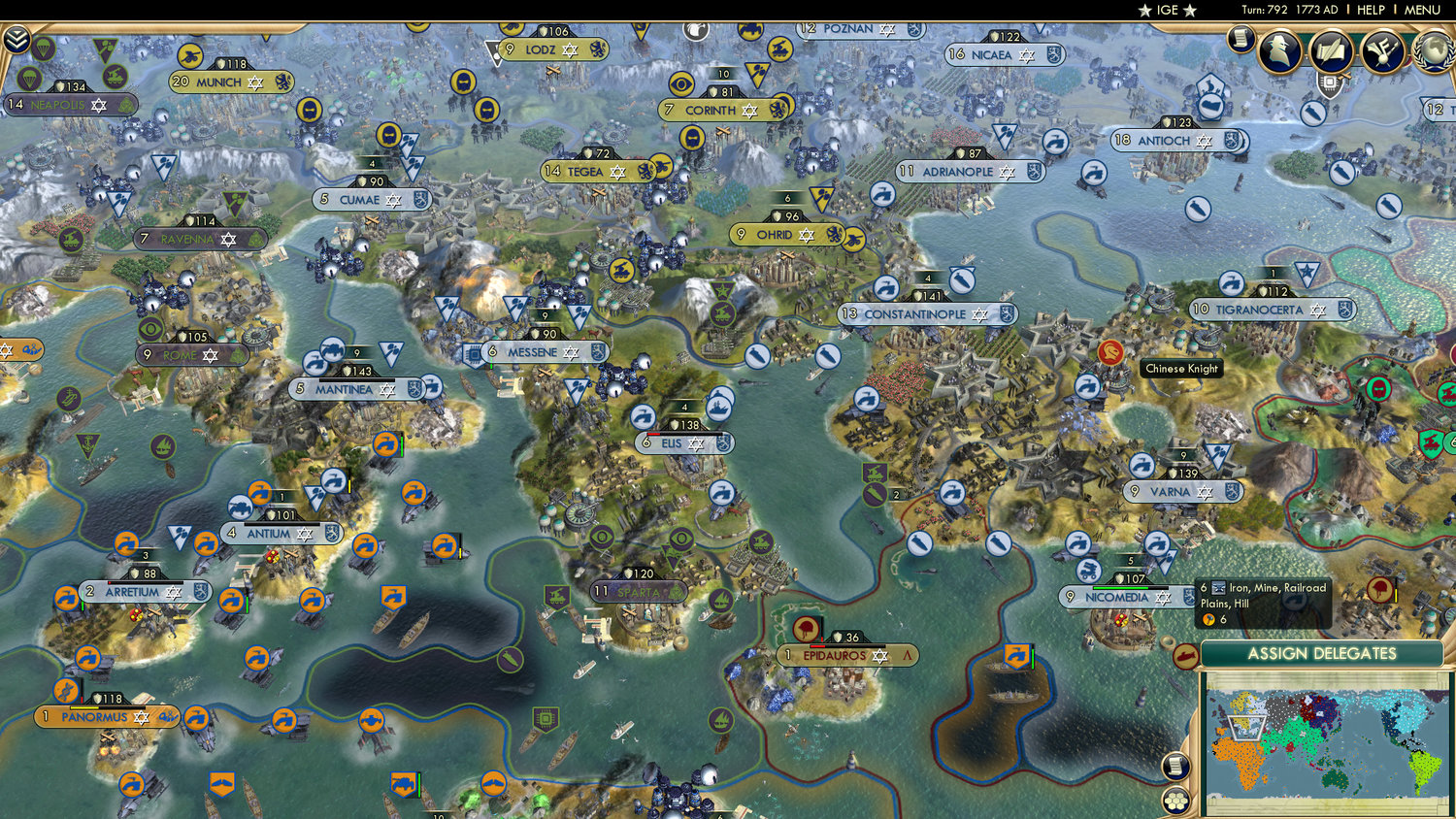Image resolution: width=1456 pixels, height=819 pixels.
Task: Select the Chinese Knight unit flag
Action: (1112, 354)
